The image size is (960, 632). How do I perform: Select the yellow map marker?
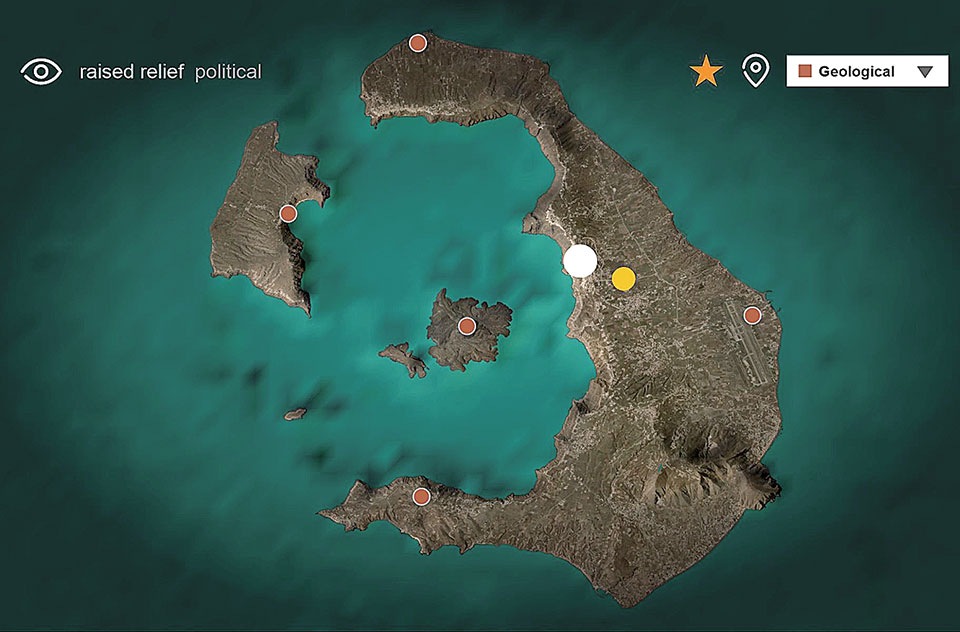[623, 279]
